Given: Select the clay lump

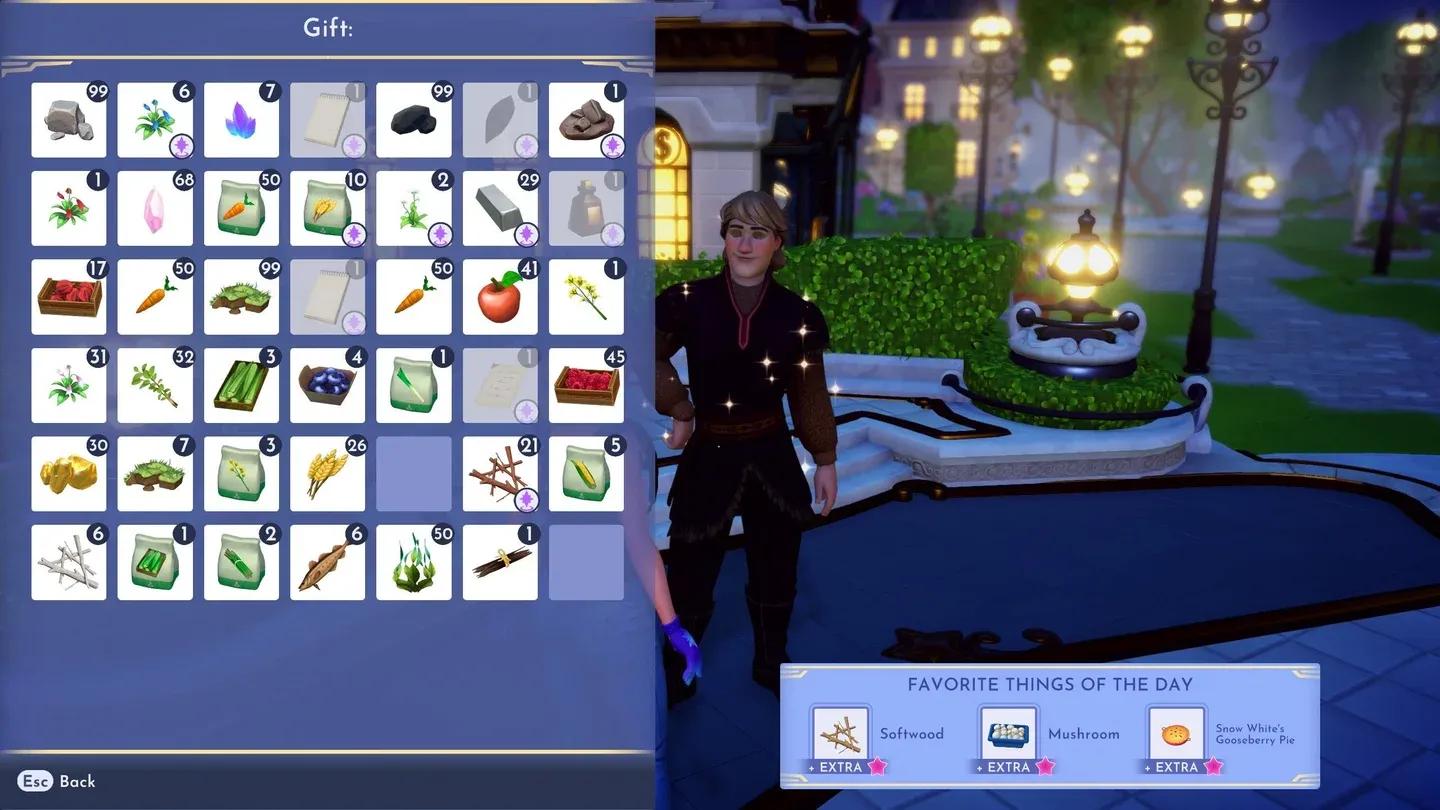Looking at the screenshot, I should (x=586, y=120).
